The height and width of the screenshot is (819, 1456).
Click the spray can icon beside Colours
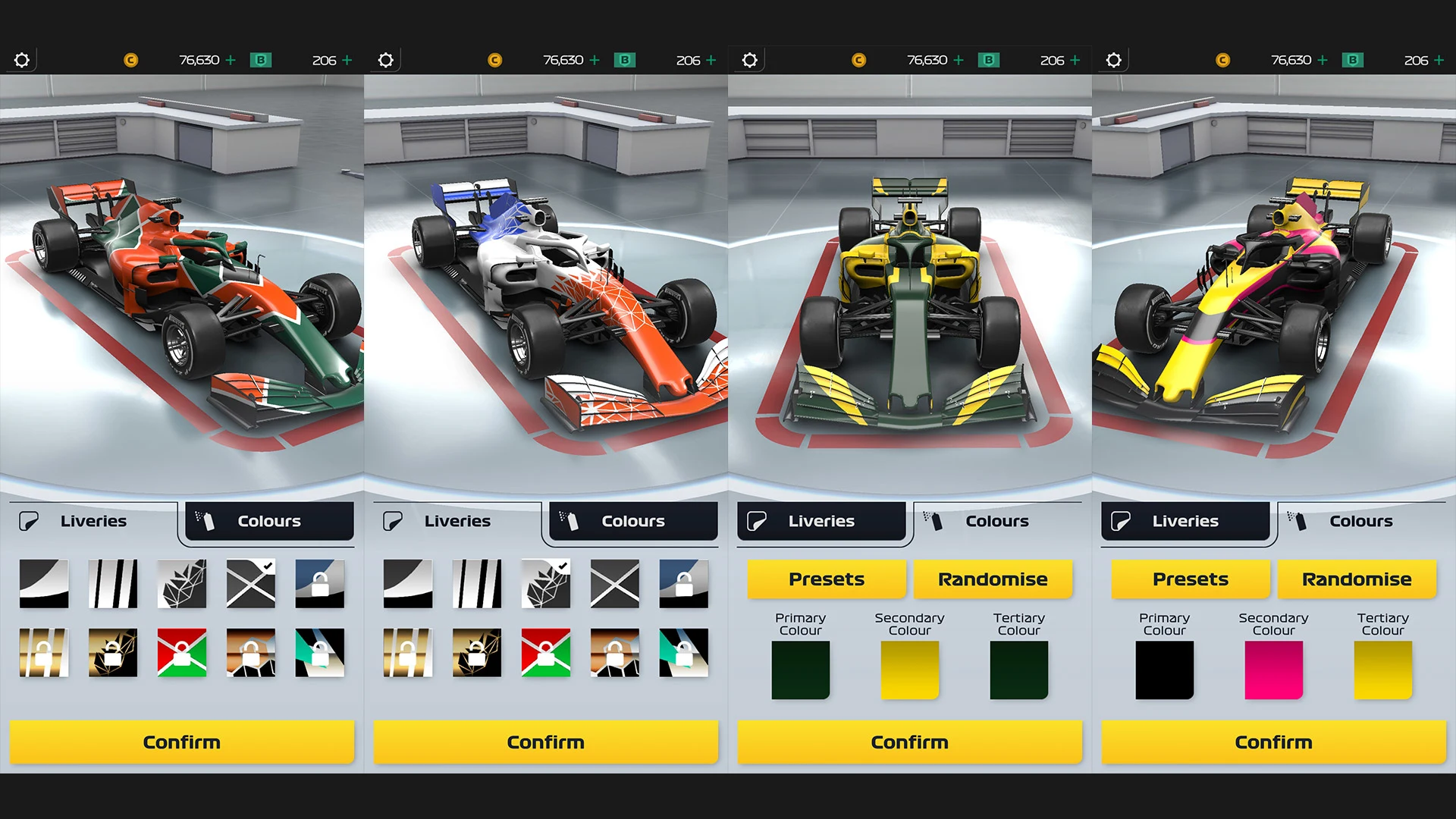coord(206,521)
